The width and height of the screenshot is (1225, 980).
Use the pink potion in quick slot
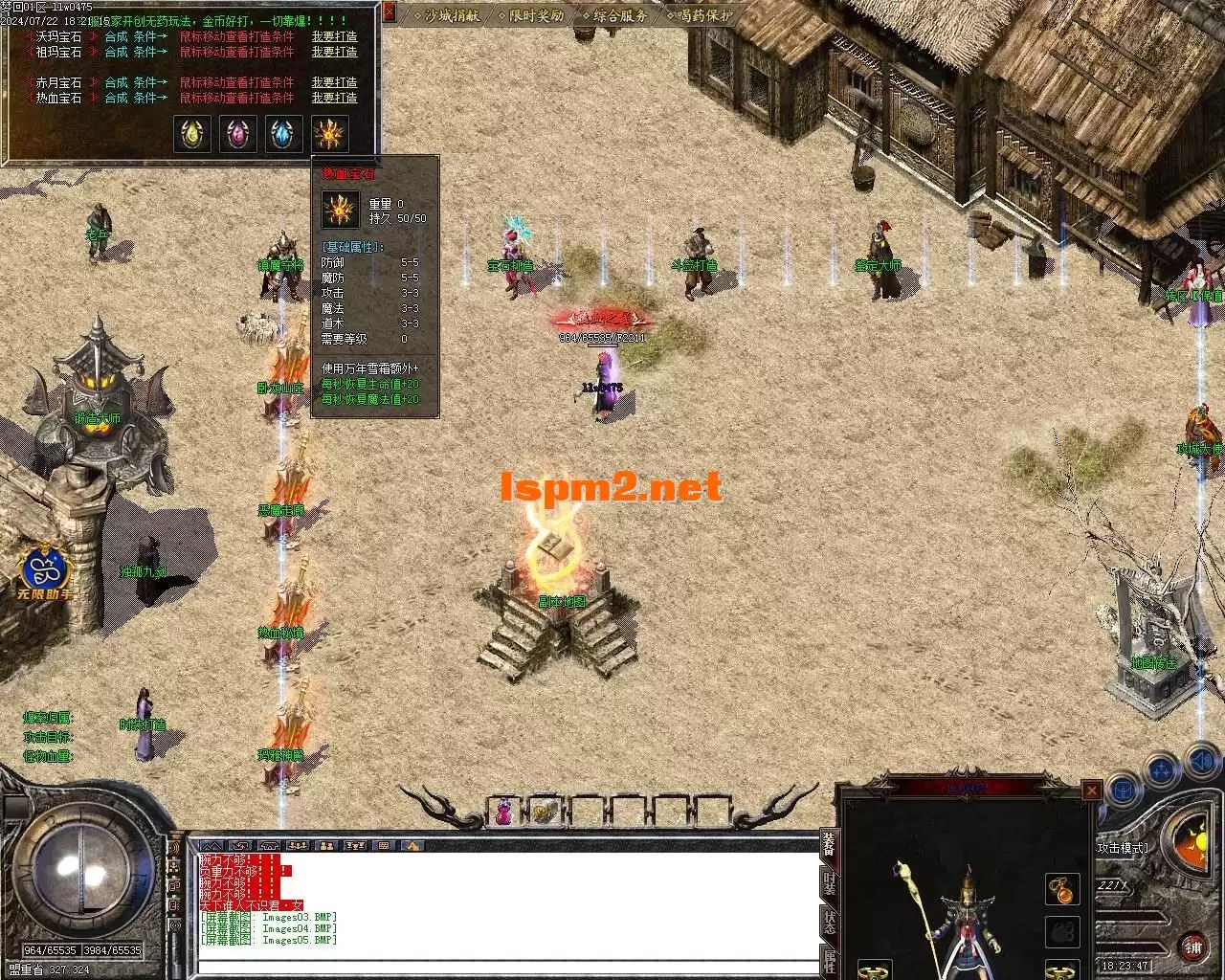tap(501, 812)
